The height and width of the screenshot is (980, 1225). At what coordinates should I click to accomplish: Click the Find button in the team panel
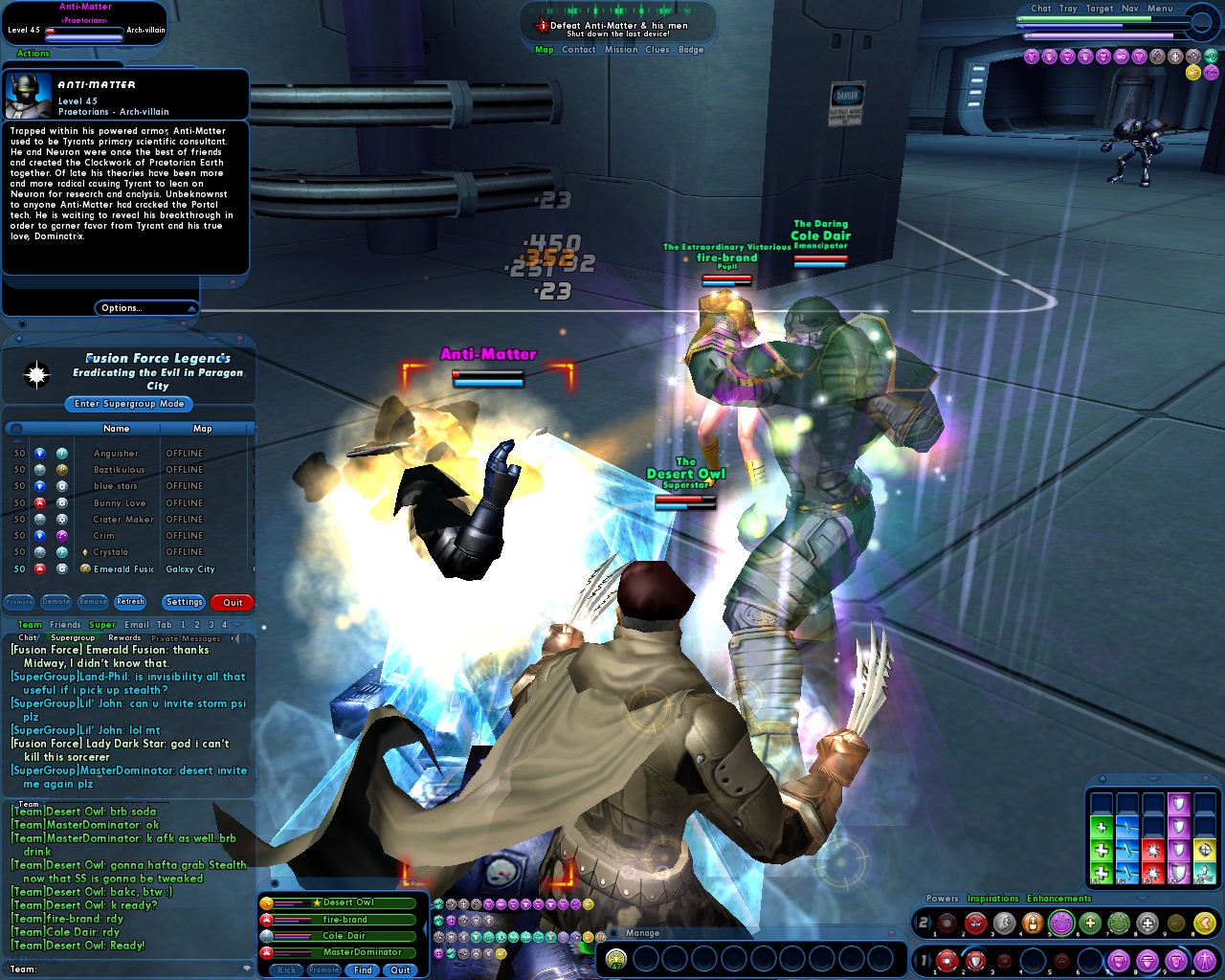coord(362,969)
